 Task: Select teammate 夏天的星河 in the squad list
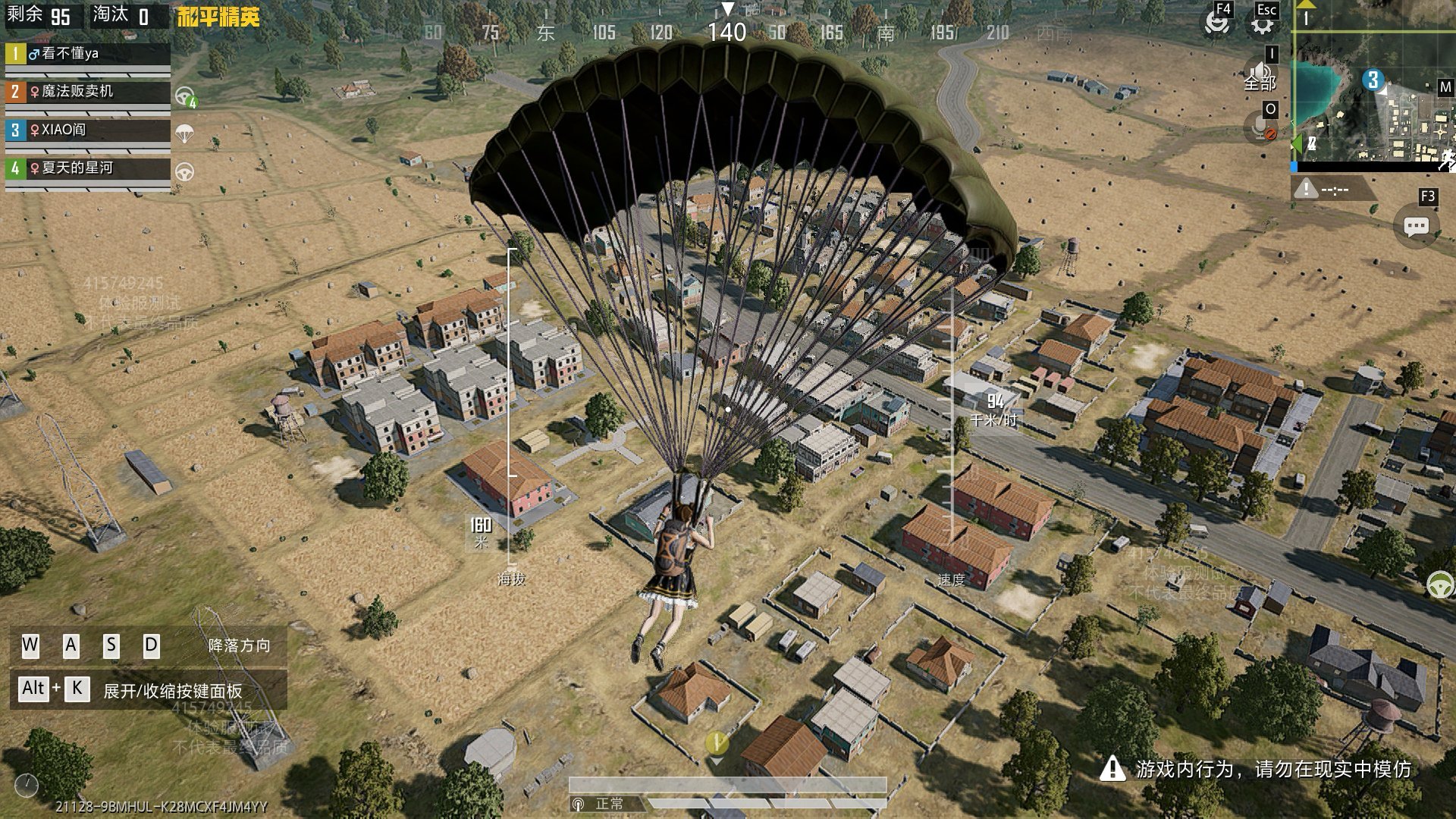pyautogui.click(x=87, y=168)
